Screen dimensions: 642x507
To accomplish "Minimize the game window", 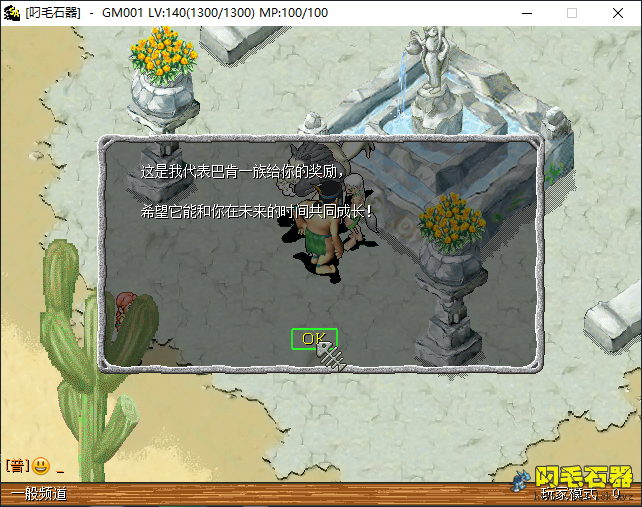I will (526, 13).
